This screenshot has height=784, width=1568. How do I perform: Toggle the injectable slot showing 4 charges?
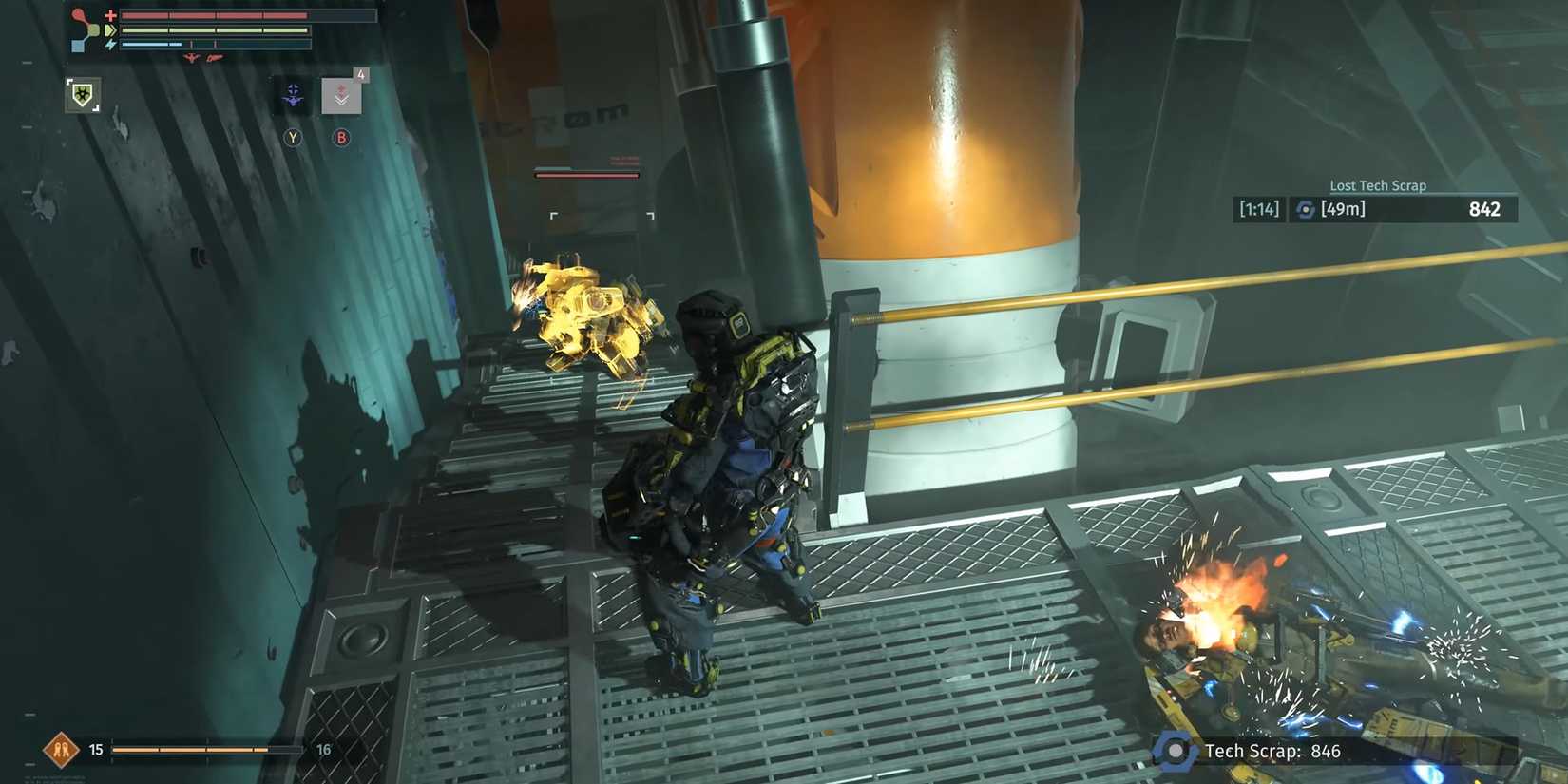click(340, 95)
